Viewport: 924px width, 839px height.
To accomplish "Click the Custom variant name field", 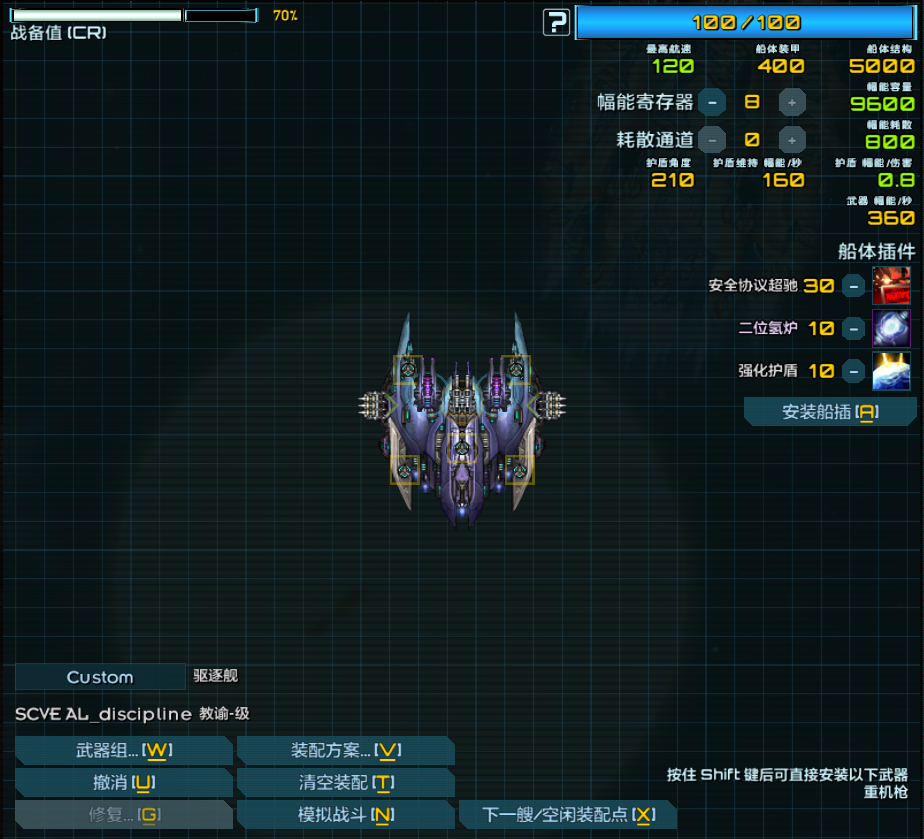I will (100, 677).
